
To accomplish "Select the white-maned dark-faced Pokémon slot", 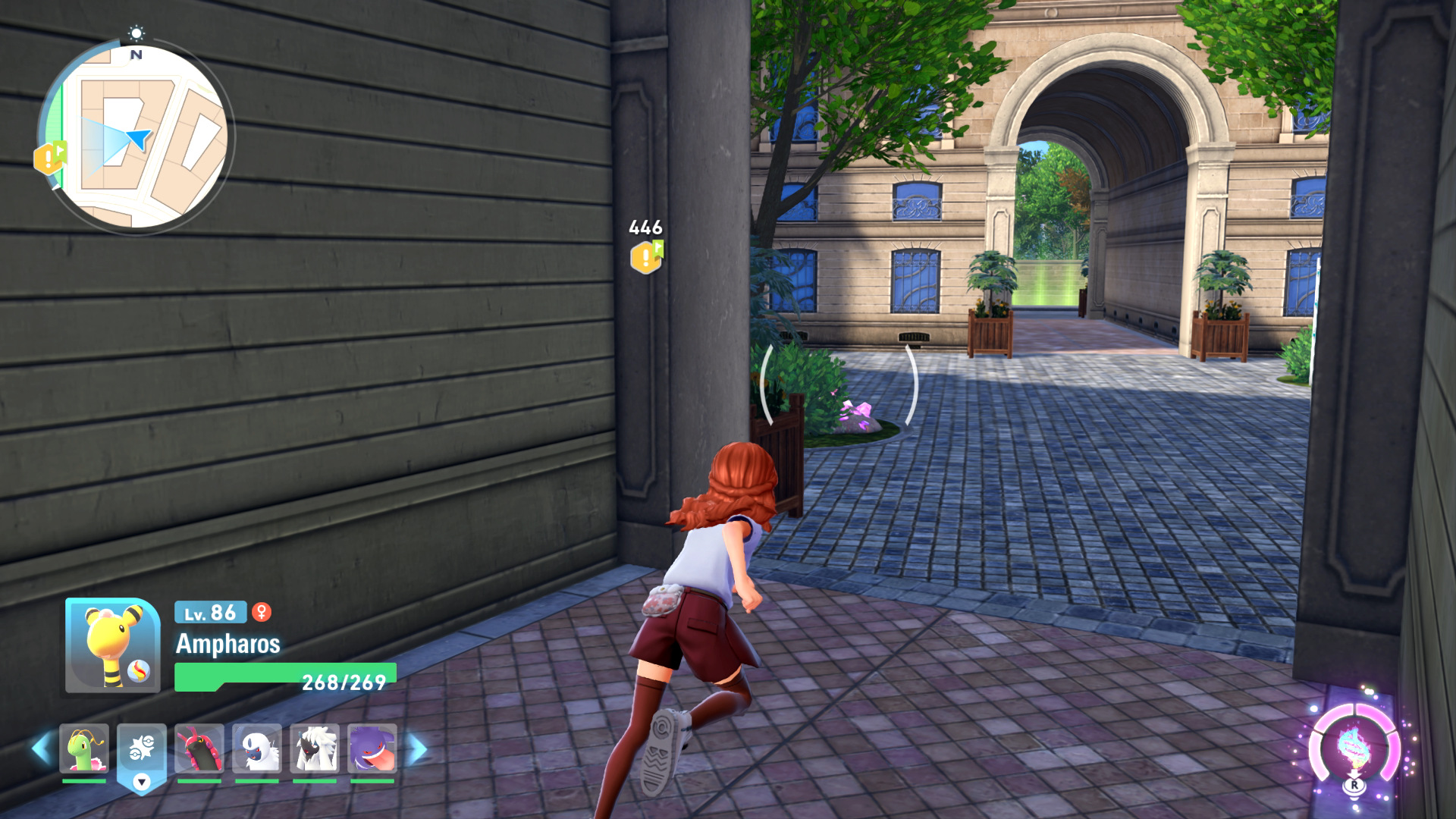I will [315, 748].
